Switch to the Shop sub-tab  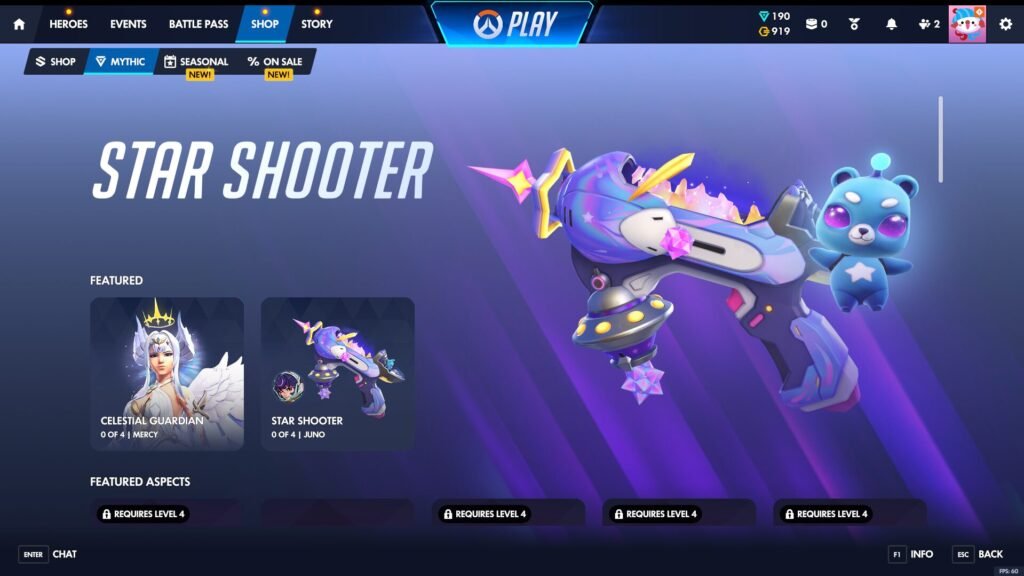point(56,62)
